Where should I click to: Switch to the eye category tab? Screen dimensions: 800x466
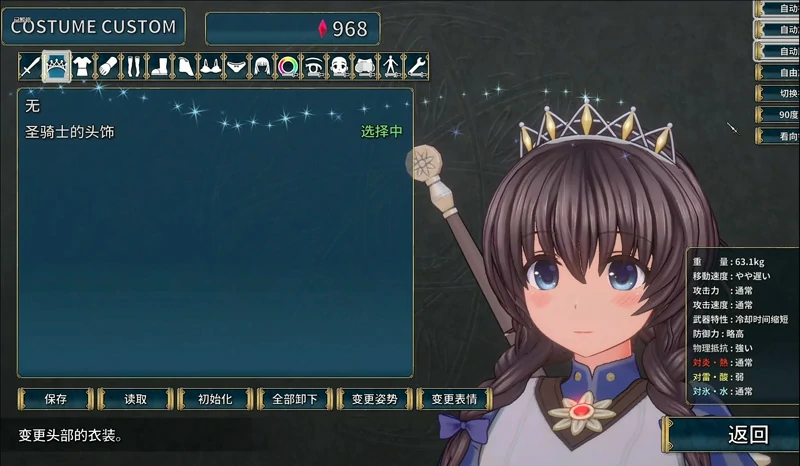coord(314,66)
